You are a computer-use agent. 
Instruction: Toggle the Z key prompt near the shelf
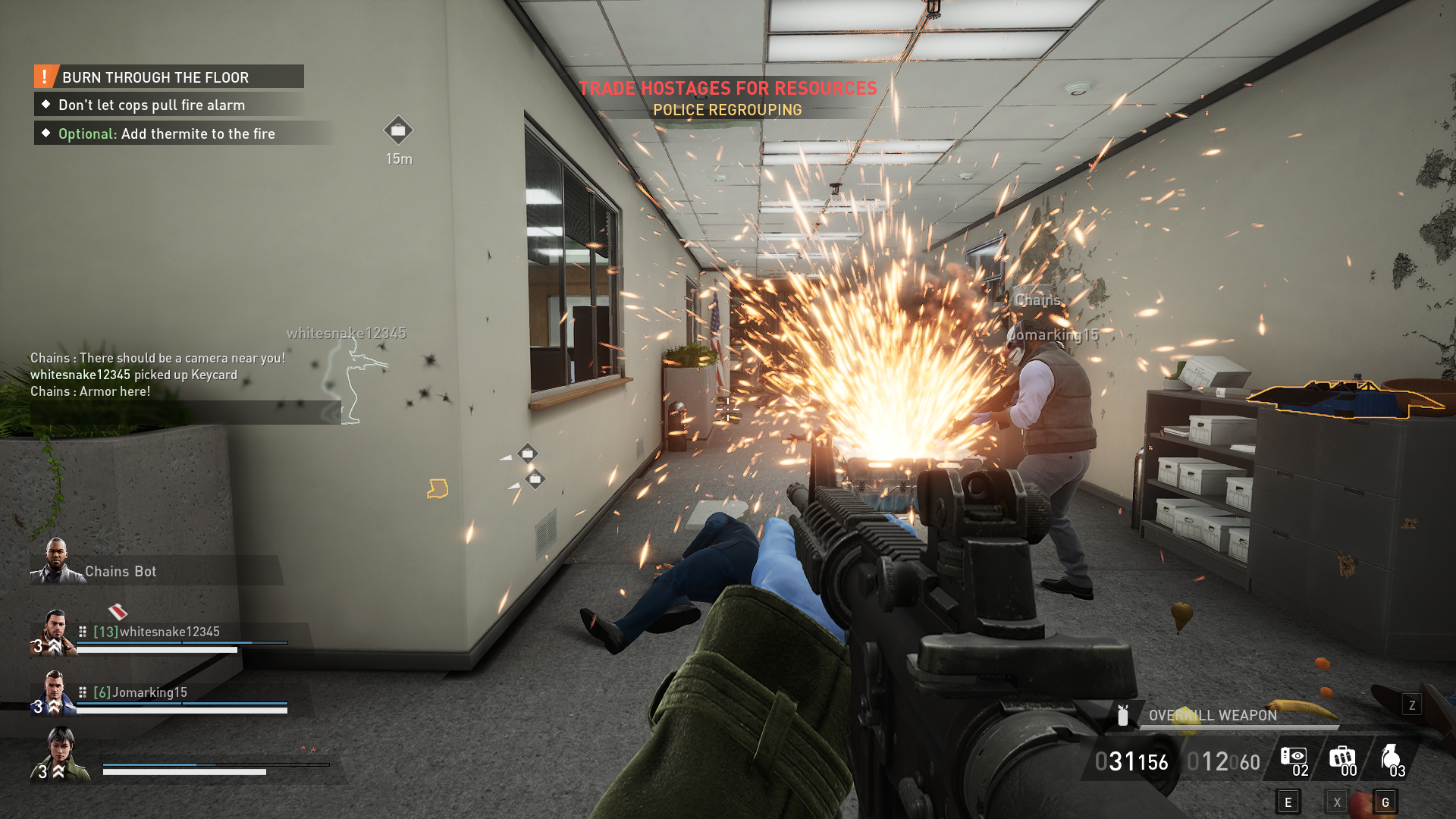1411,704
